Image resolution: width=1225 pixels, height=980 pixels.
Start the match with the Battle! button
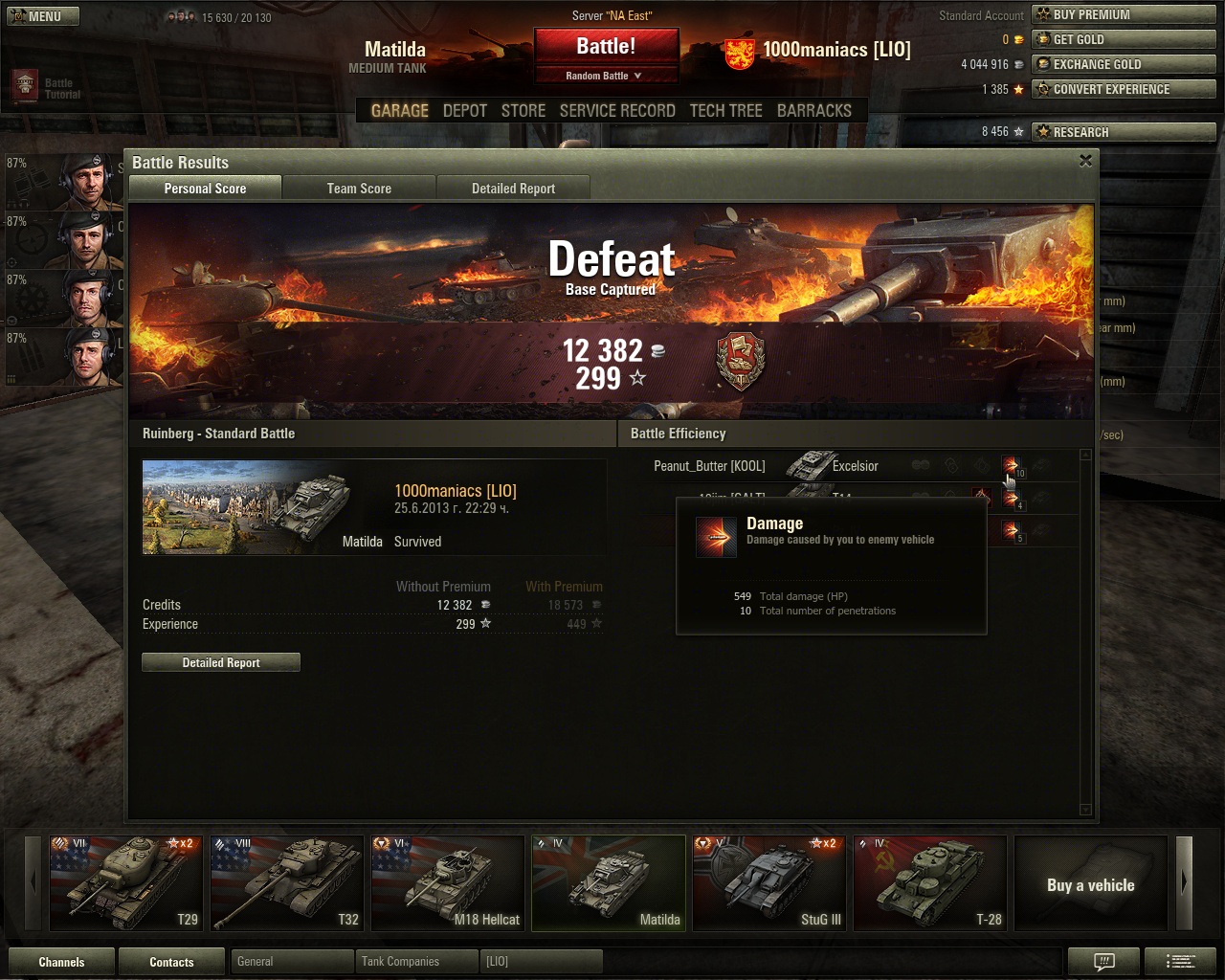pos(606,47)
